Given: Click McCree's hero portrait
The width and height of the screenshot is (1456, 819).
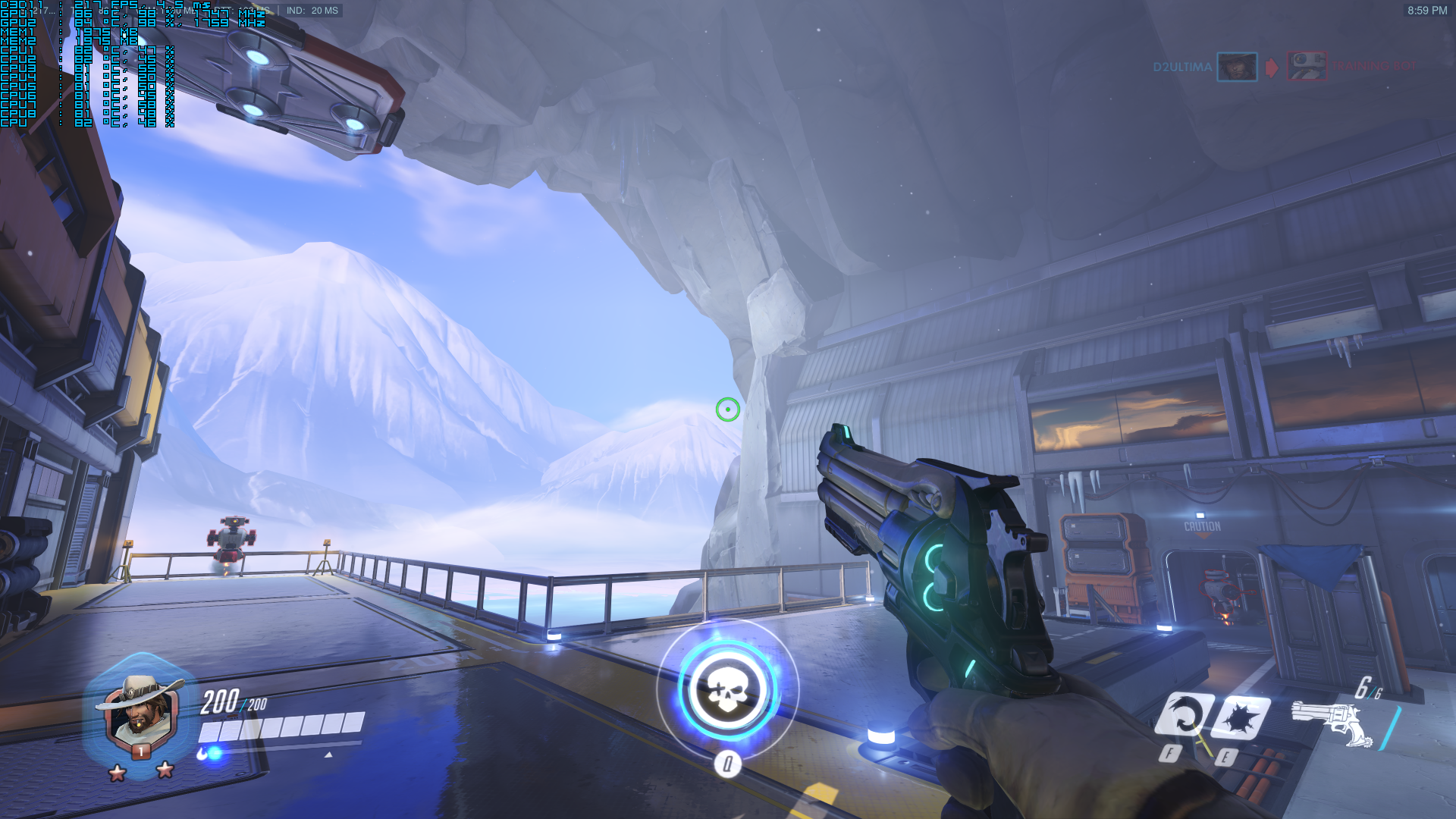Looking at the screenshot, I should (x=140, y=712).
